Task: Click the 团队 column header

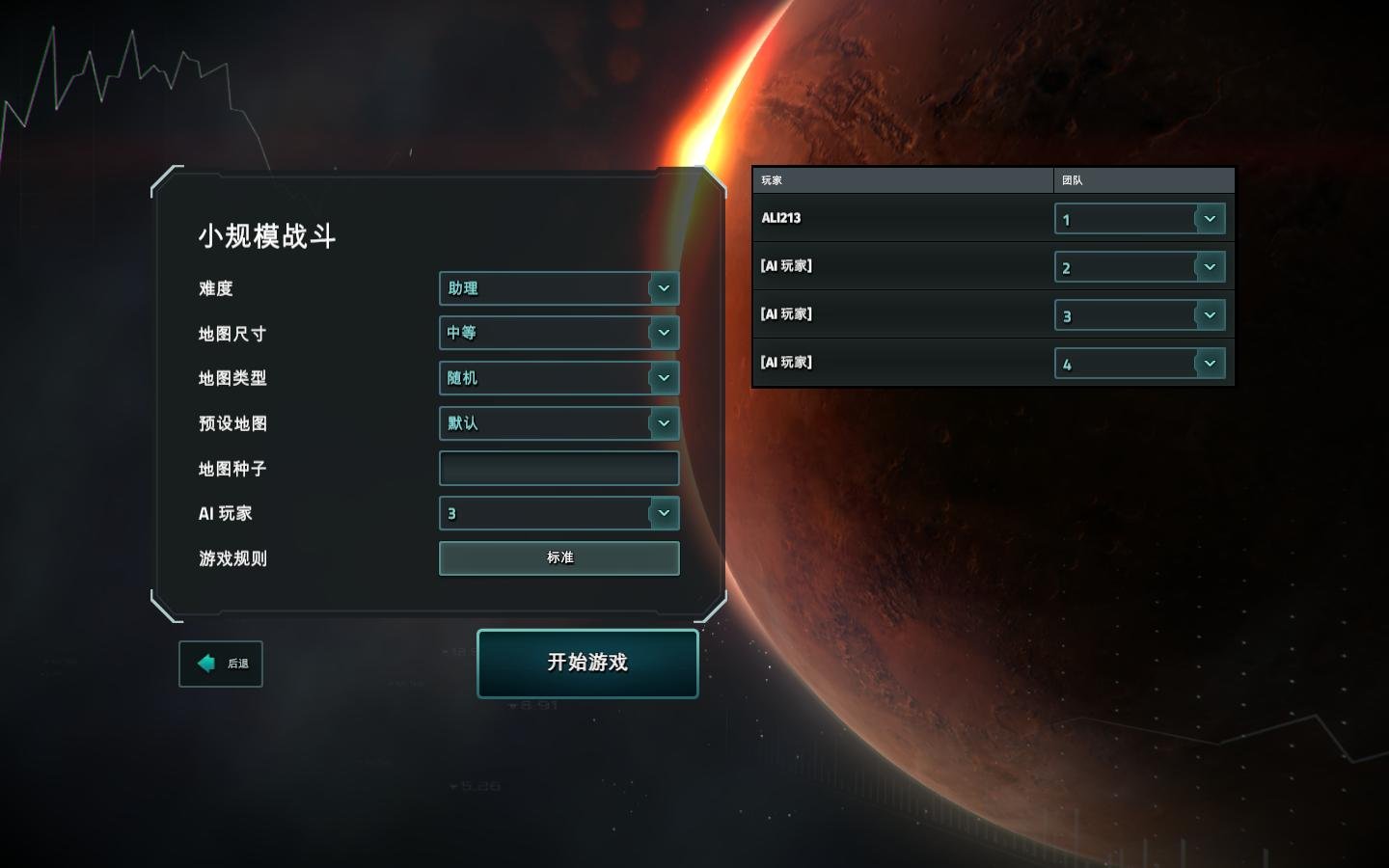Action: coord(1071,180)
